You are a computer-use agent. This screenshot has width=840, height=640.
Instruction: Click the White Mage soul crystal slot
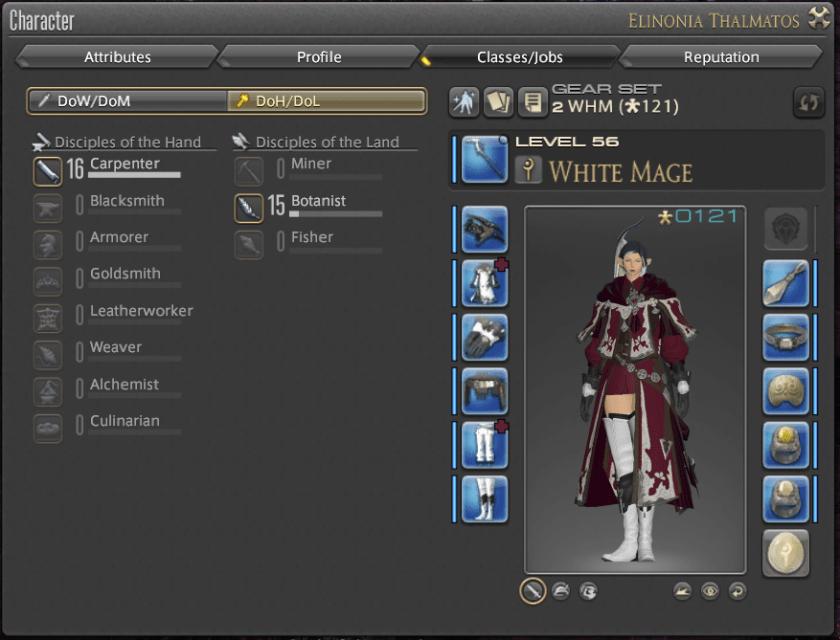[785, 553]
